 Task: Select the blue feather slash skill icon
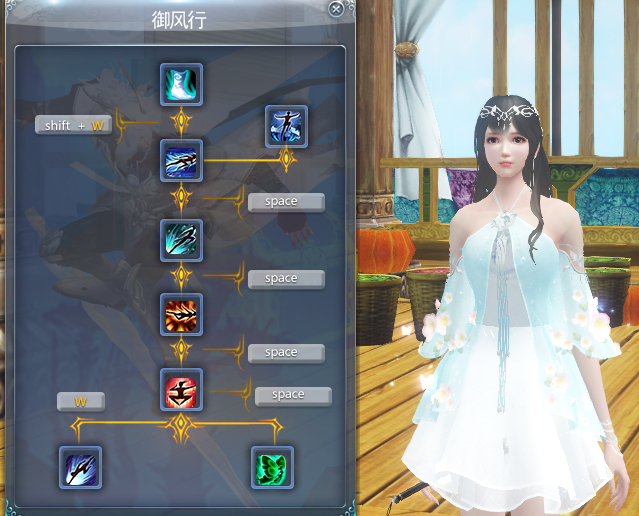(x=79, y=467)
